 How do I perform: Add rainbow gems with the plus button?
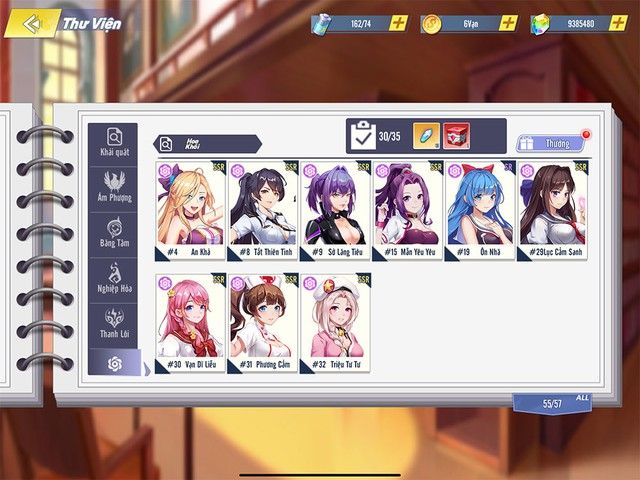coord(617,23)
